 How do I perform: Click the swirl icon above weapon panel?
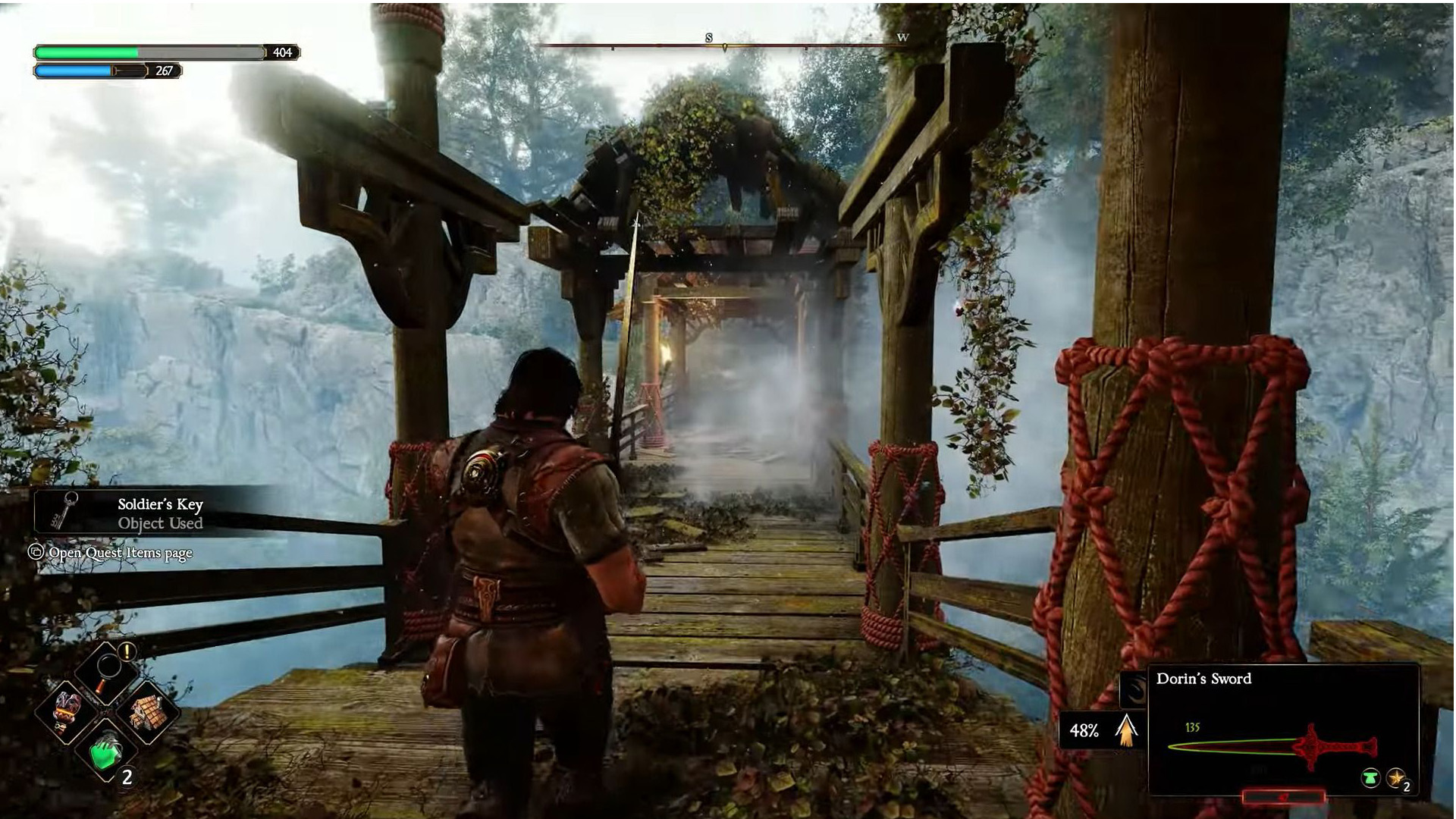coord(1134,690)
